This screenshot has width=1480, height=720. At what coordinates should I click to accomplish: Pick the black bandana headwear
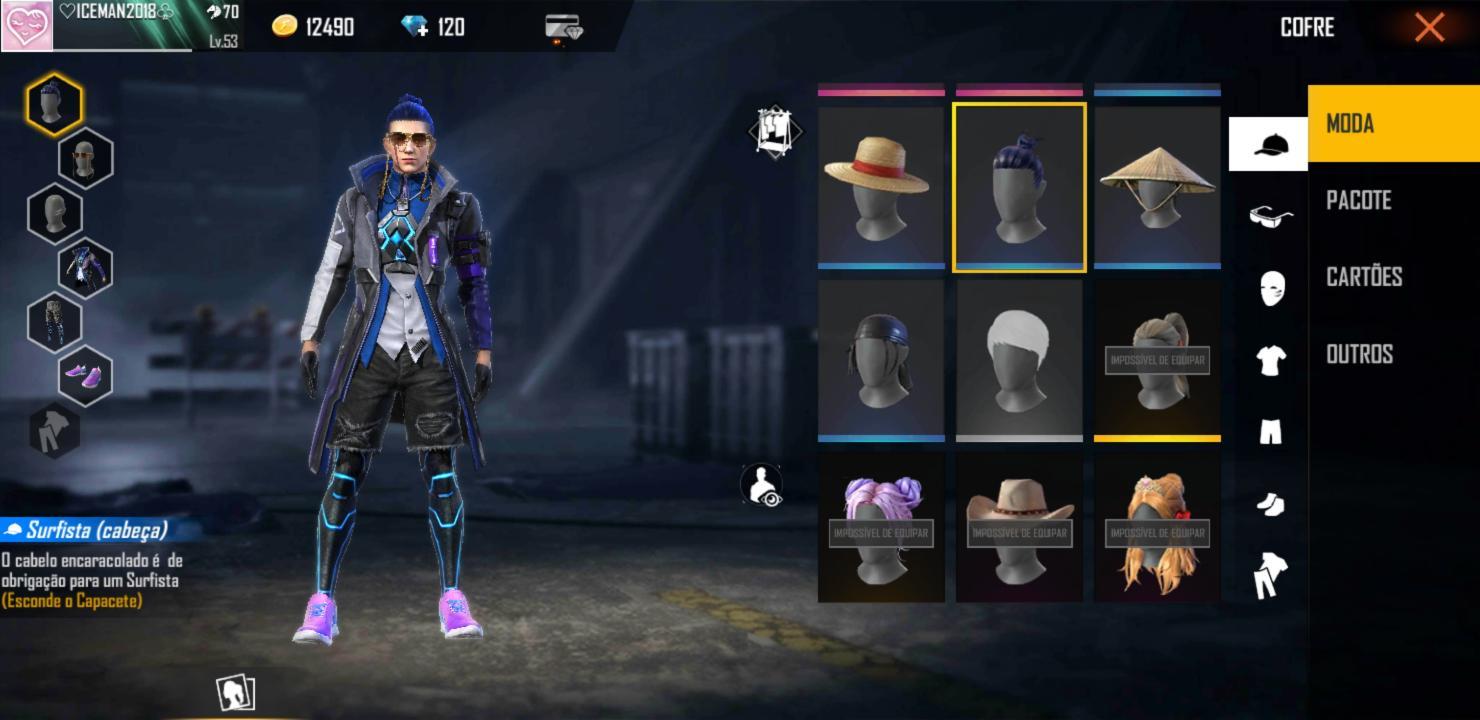pyautogui.click(x=881, y=360)
